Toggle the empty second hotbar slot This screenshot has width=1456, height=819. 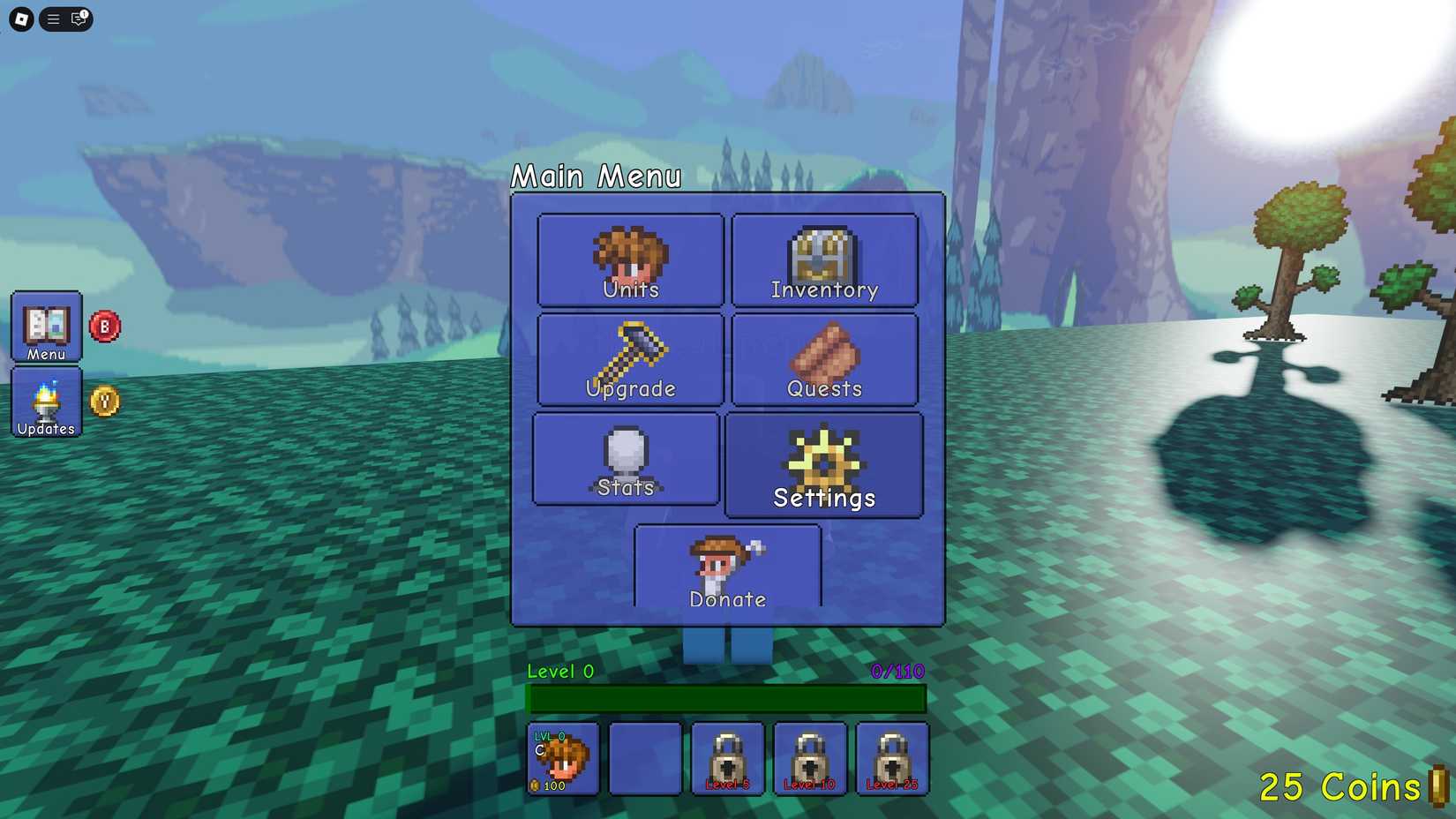coord(645,759)
